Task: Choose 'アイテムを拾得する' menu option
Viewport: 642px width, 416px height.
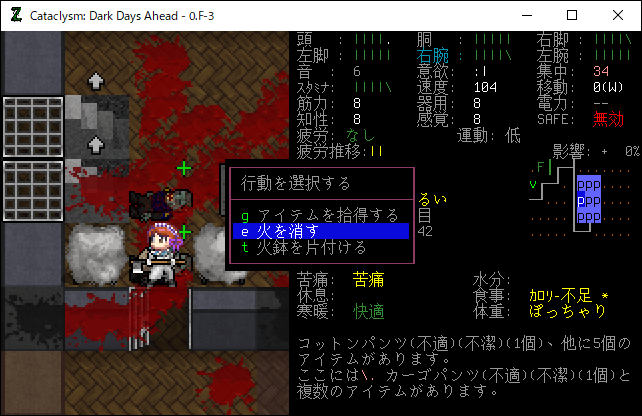Action: point(320,215)
